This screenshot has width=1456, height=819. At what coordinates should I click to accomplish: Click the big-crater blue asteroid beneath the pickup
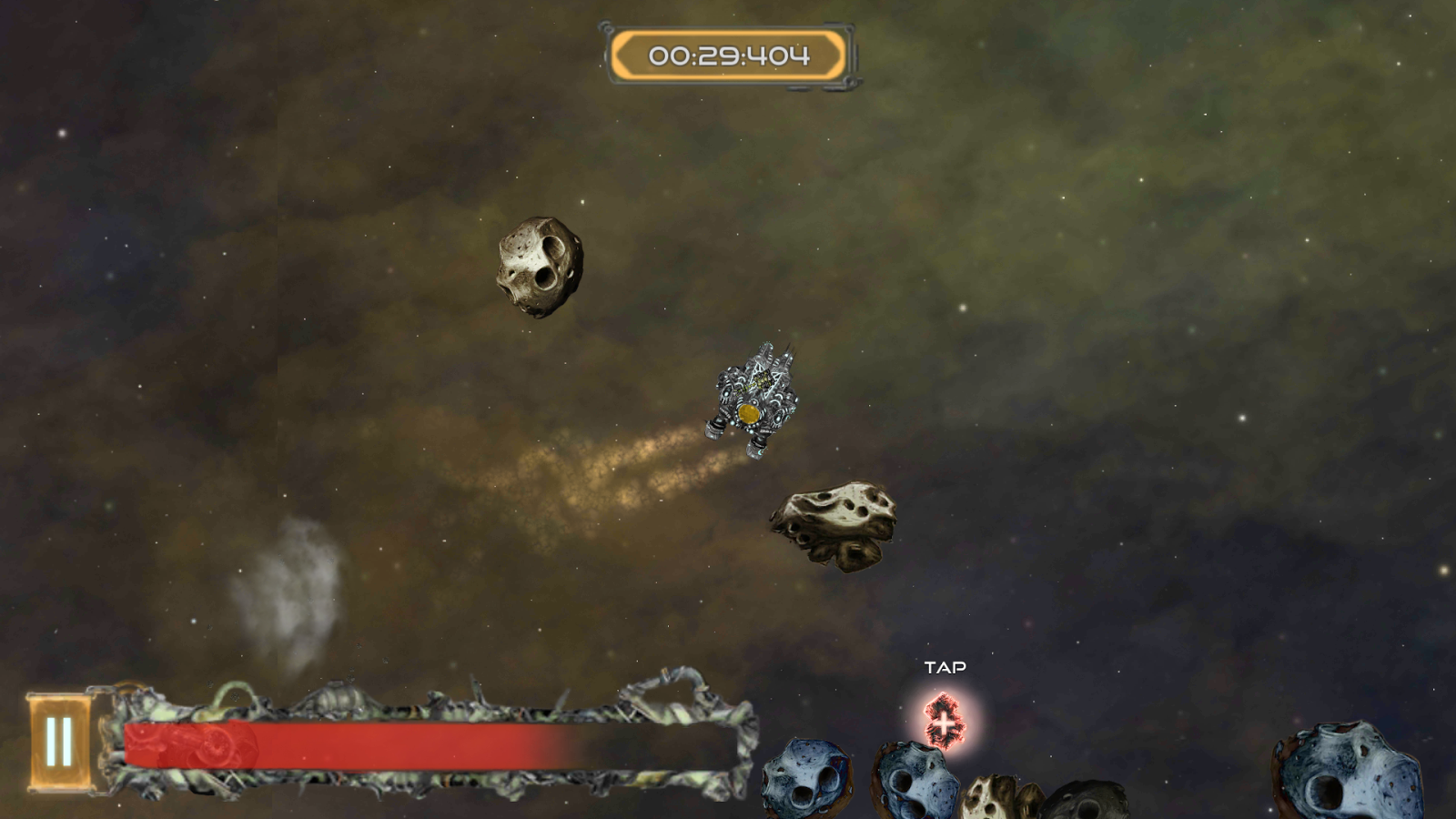tap(915, 792)
